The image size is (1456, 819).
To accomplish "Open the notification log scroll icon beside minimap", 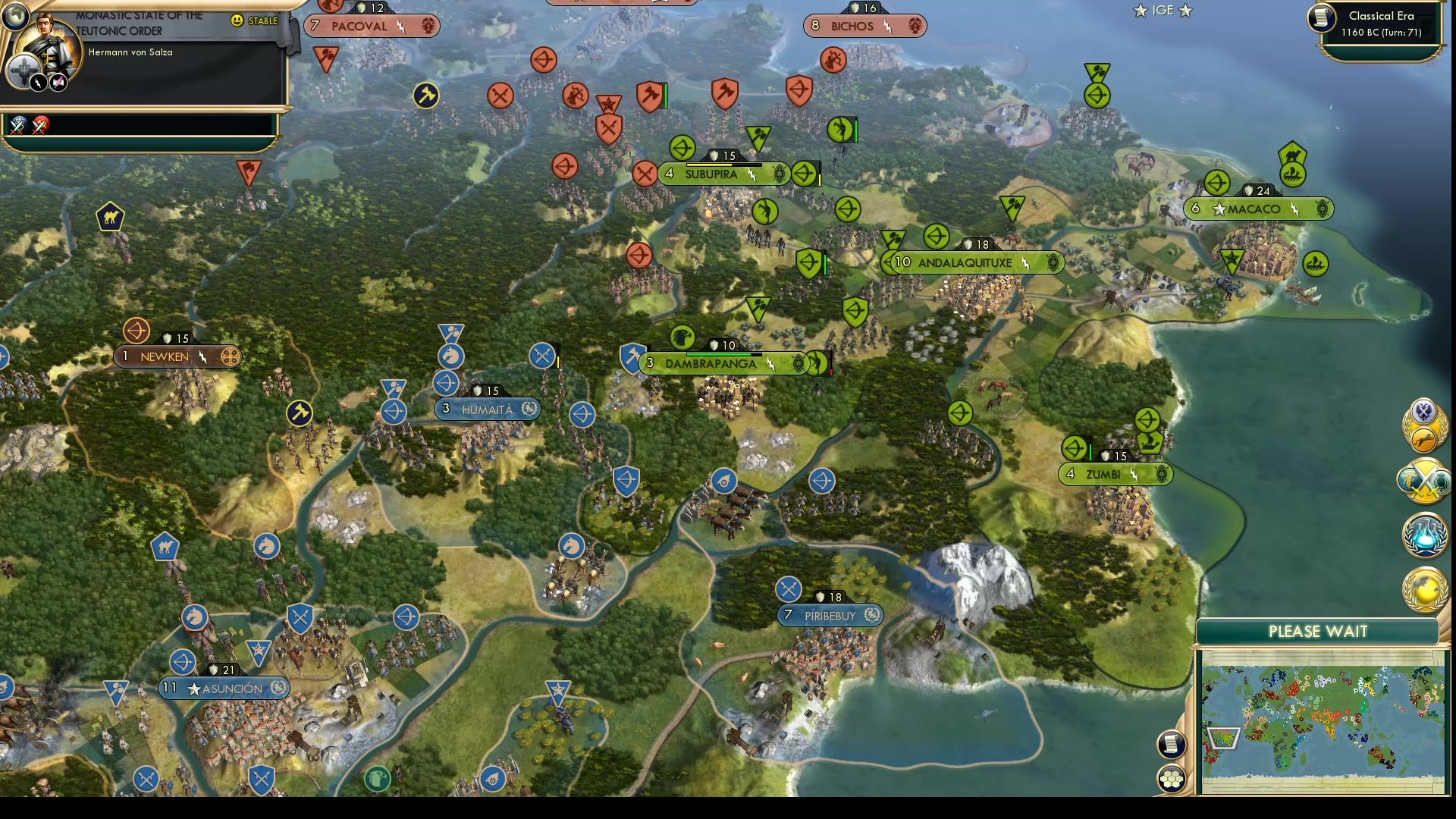I will (x=1170, y=744).
